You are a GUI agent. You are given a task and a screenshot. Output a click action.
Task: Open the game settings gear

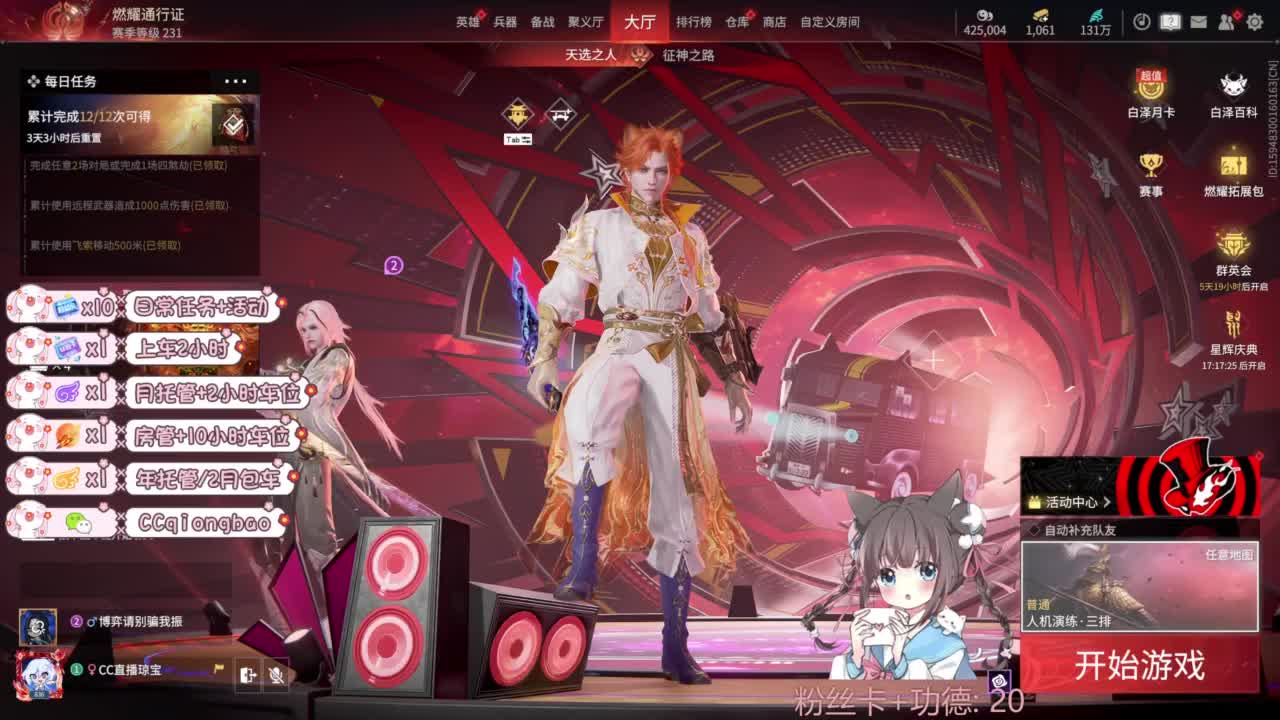[x=1254, y=20]
